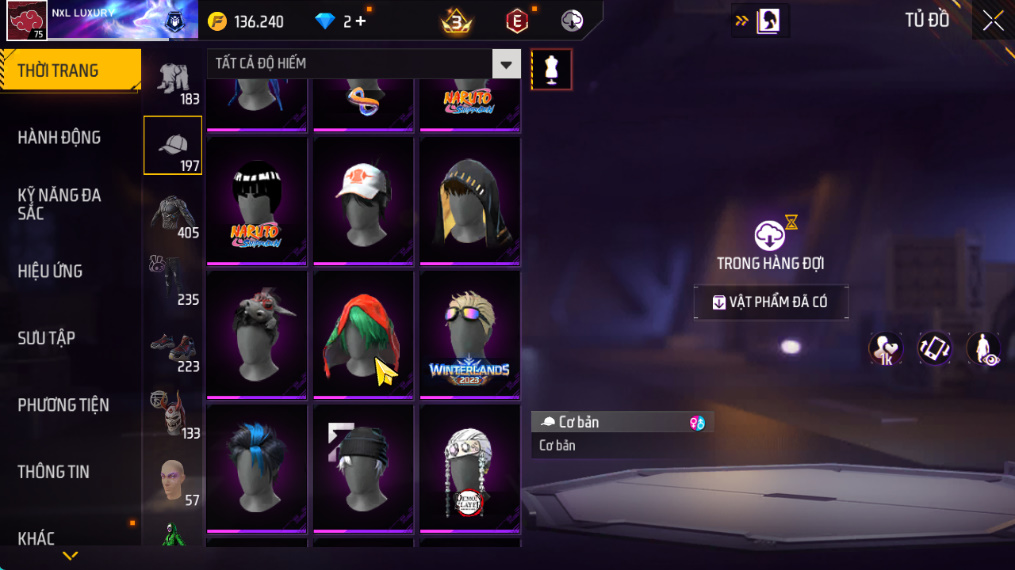Switch to the THỜI TRANG tab
This screenshot has width=1015, height=570.
click(x=68, y=71)
